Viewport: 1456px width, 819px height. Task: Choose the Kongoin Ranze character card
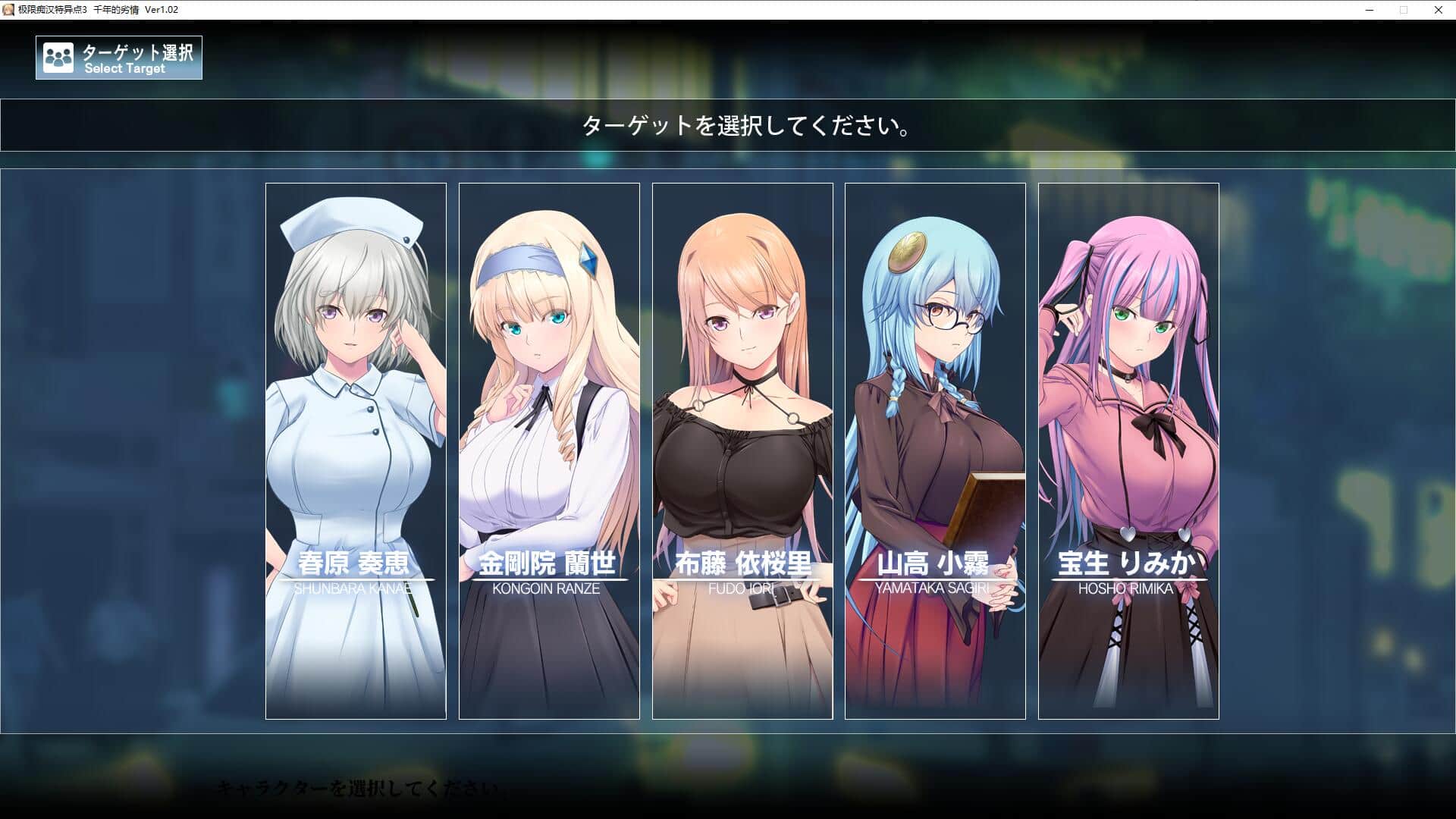[x=549, y=450]
